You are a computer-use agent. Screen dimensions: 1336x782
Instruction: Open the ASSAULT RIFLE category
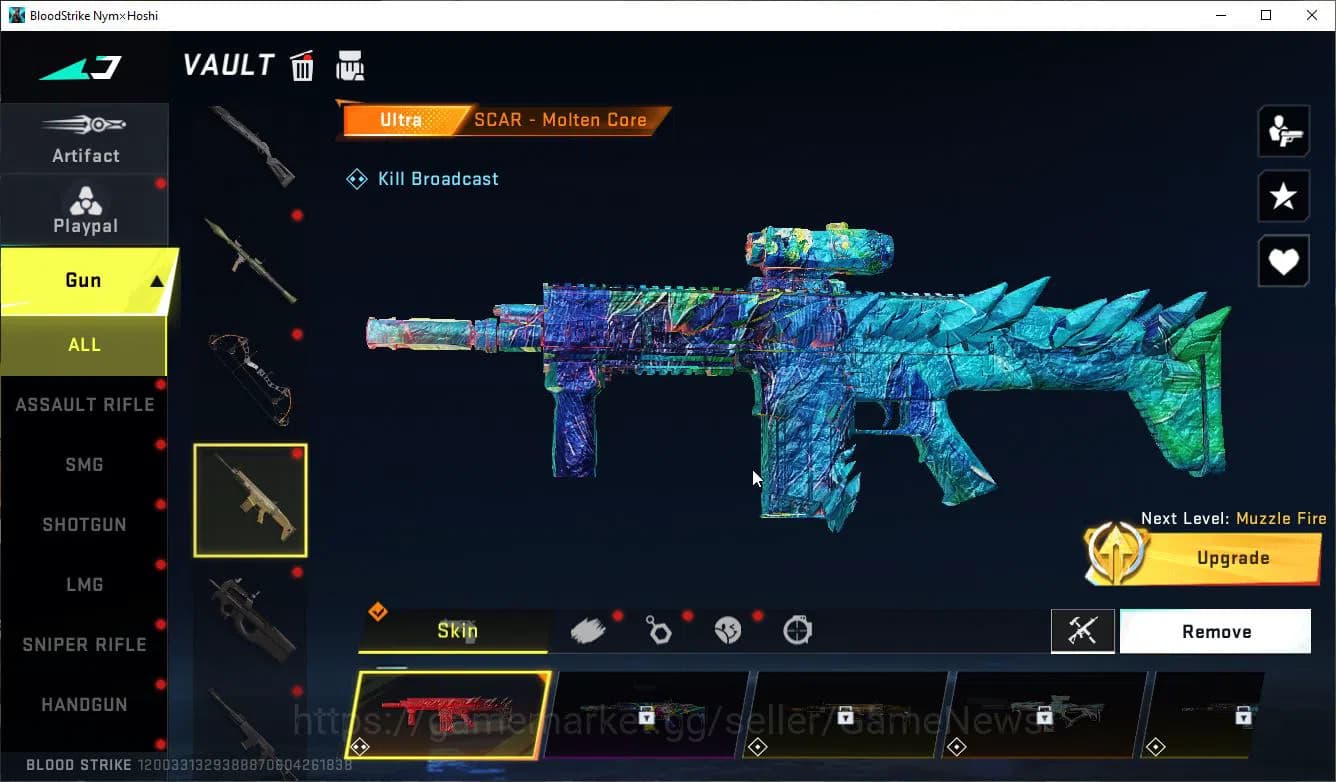pos(85,404)
